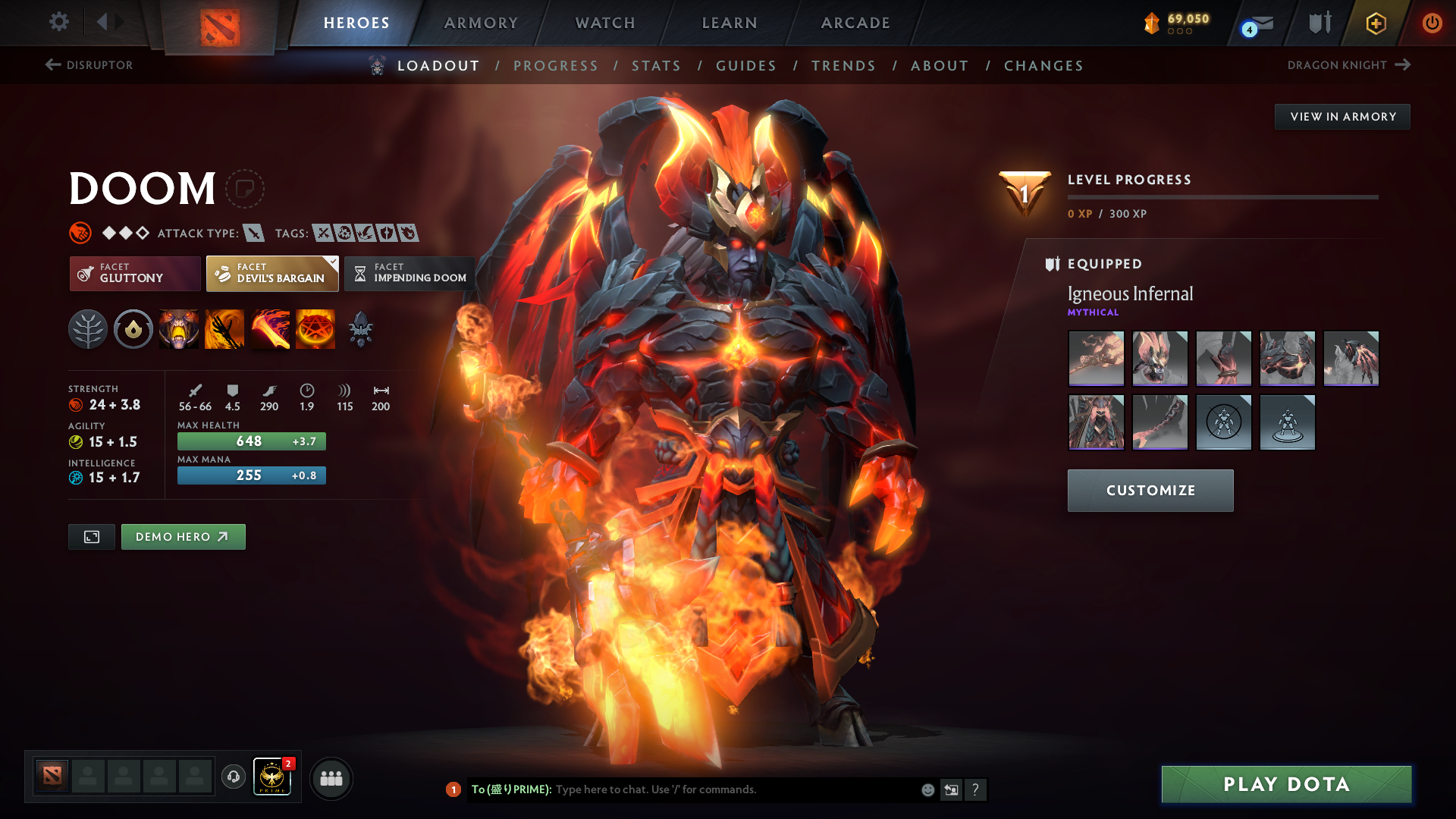Screen dimensions: 1456x819
Task: Open the Arcade tab
Action: click(x=855, y=23)
